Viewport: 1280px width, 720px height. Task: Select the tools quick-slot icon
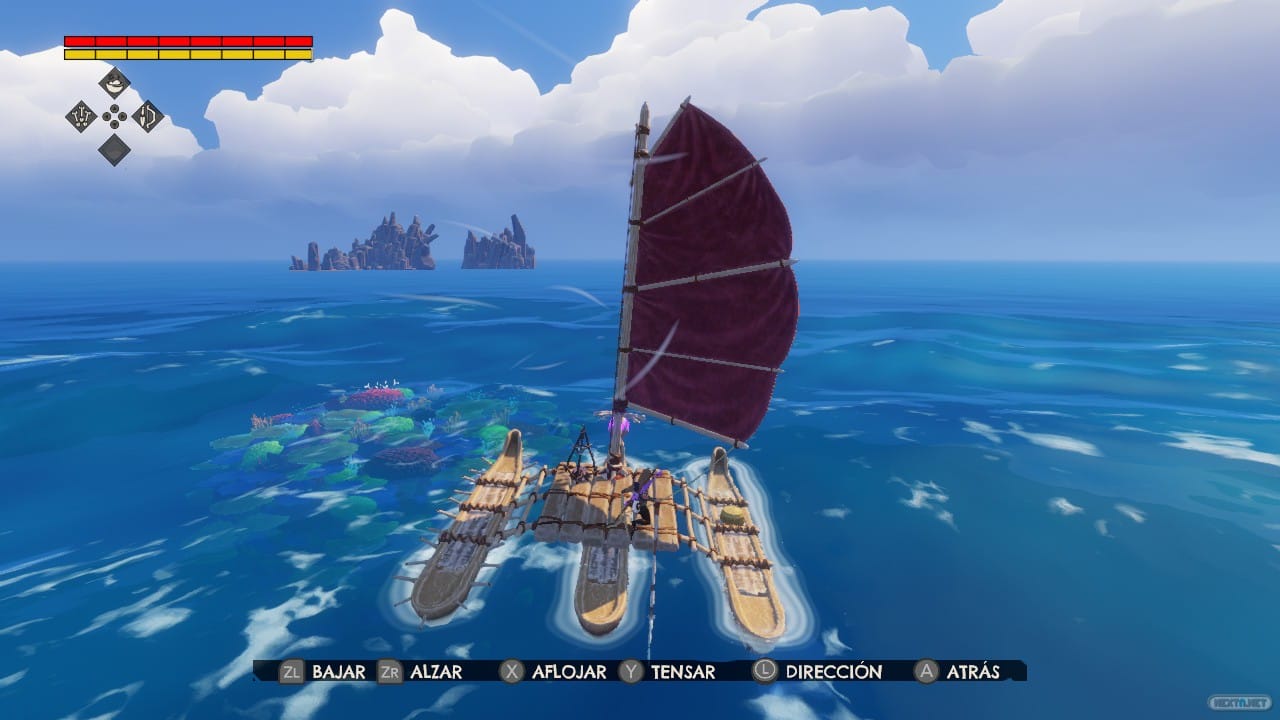pos(81,116)
